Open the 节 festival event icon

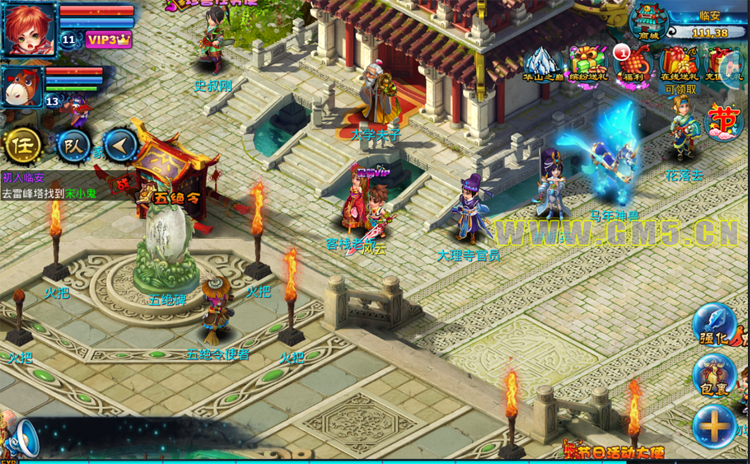tap(724, 123)
